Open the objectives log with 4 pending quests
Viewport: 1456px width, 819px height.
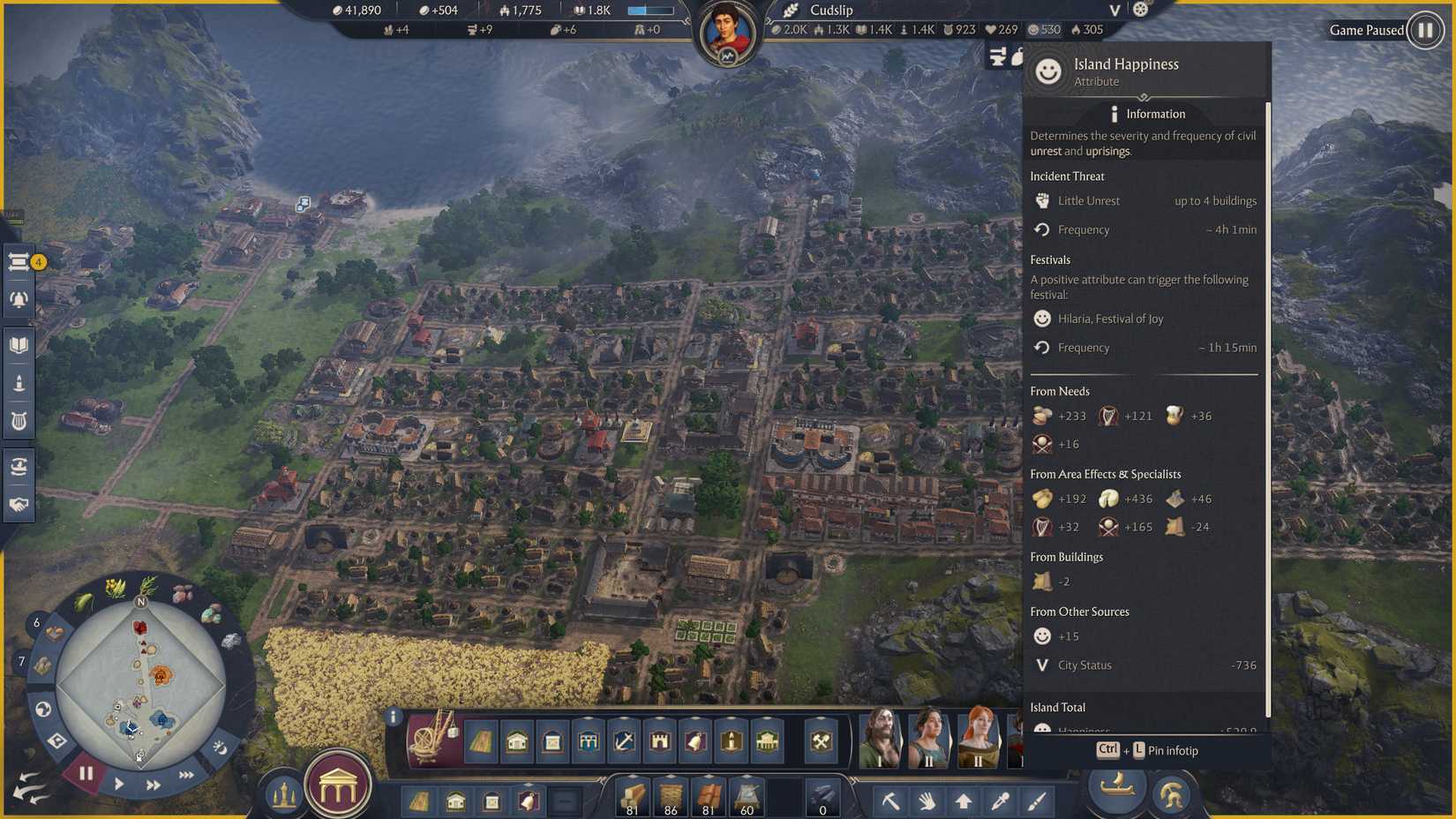click(x=19, y=262)
